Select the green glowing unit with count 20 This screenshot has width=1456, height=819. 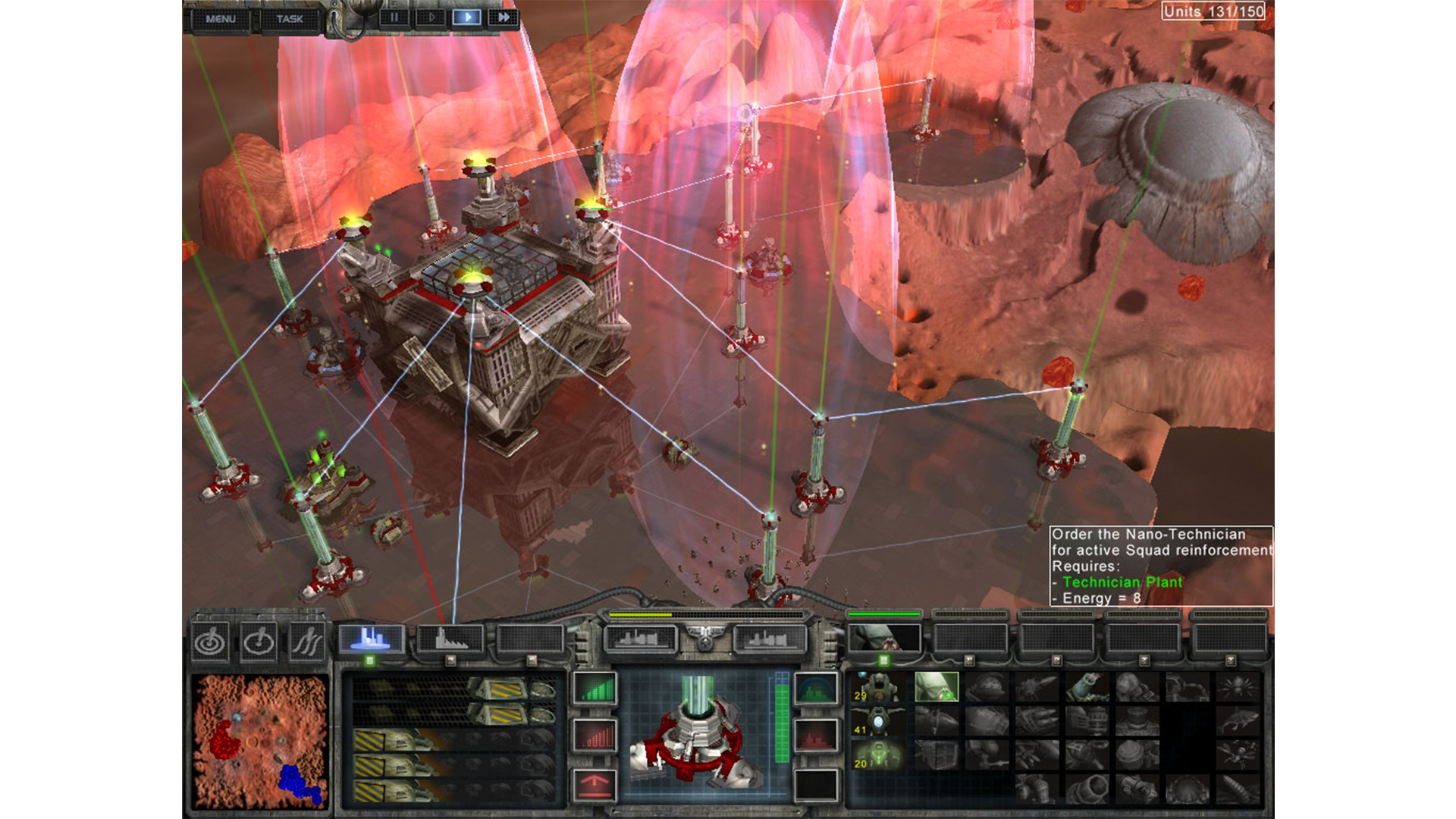tap(879, 755)
